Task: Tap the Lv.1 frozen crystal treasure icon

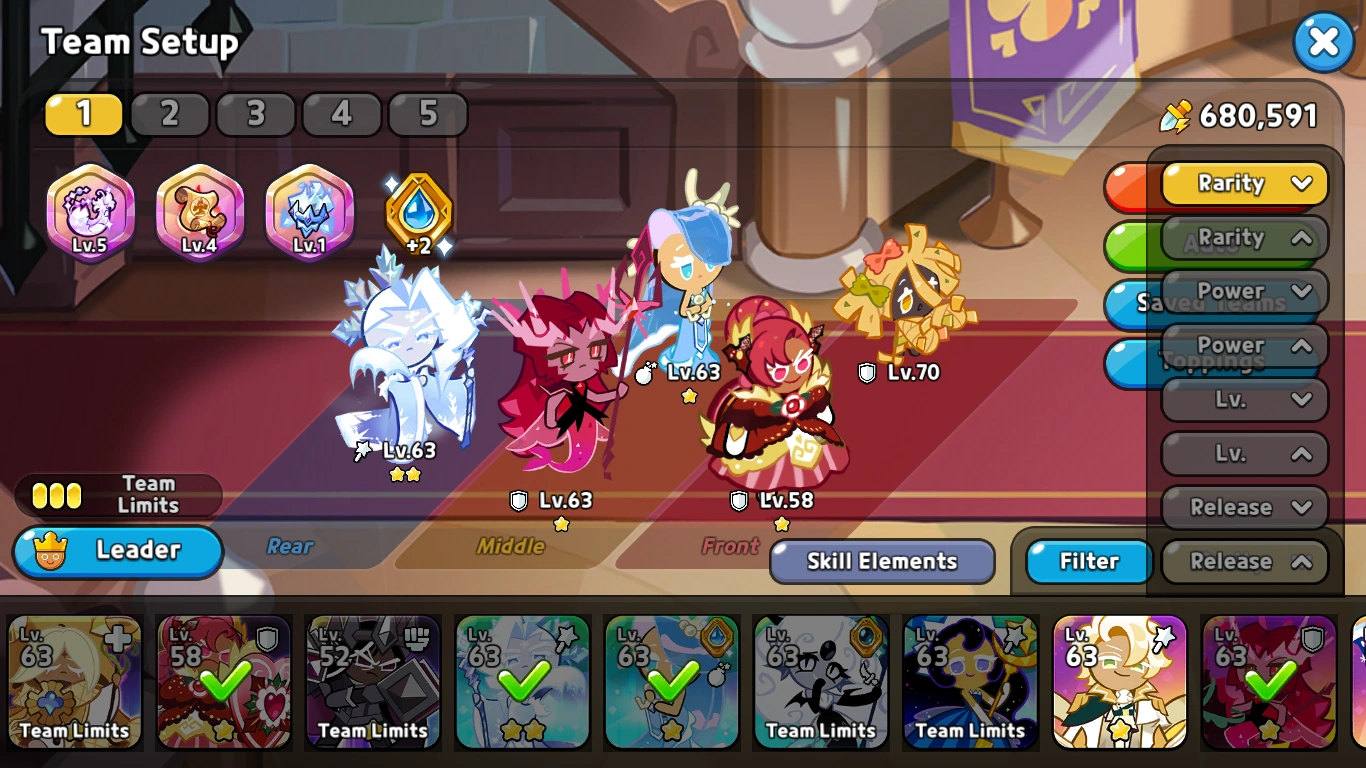Action: [x=307, y=213]
